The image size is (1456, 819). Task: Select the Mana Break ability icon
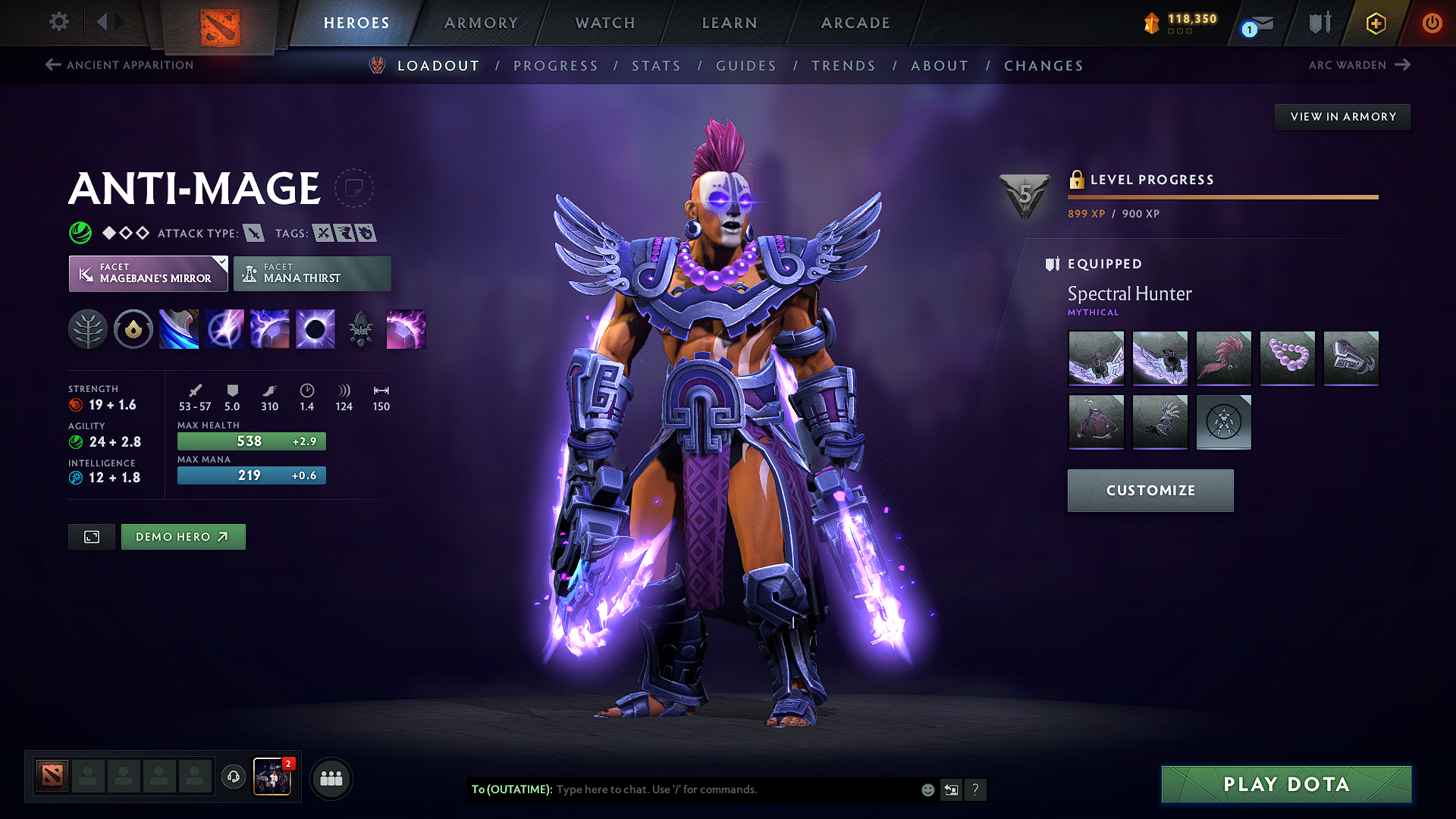click(179, 328)
